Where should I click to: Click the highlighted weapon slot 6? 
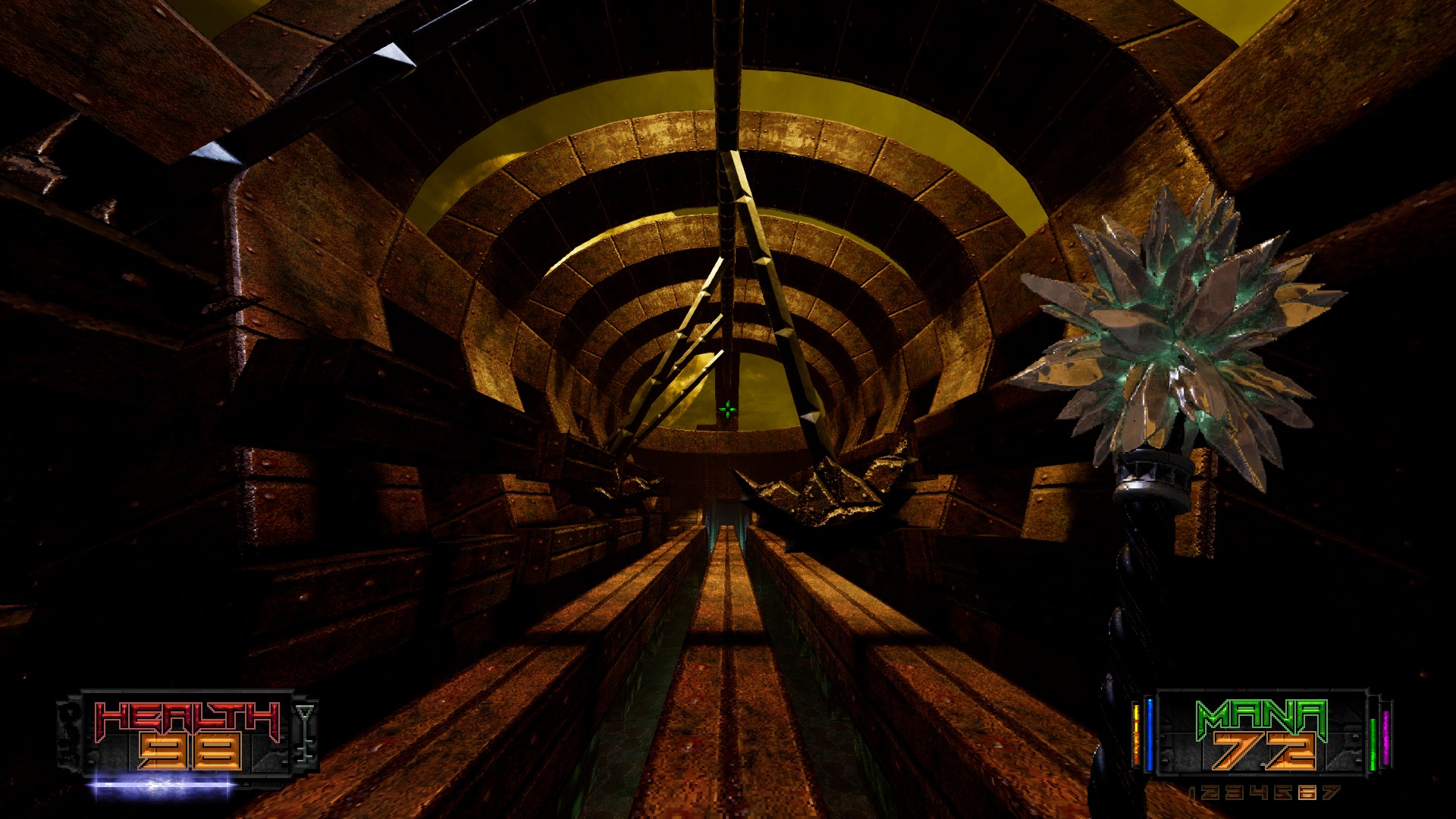tap(1308, 790)
